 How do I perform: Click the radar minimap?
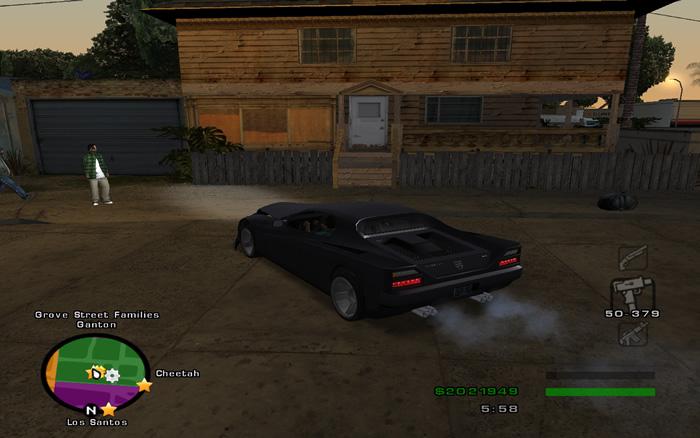tap(95, 371)
